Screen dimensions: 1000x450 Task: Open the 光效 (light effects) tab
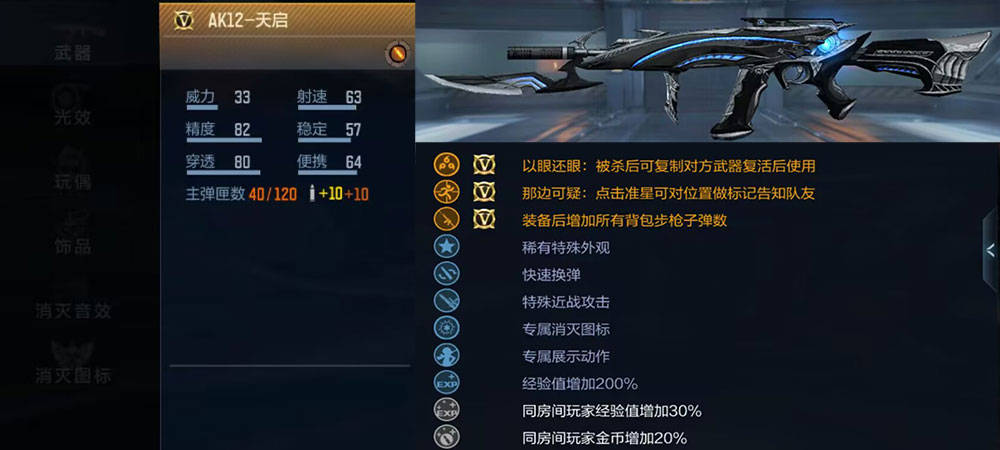click(x=72, y=117)
